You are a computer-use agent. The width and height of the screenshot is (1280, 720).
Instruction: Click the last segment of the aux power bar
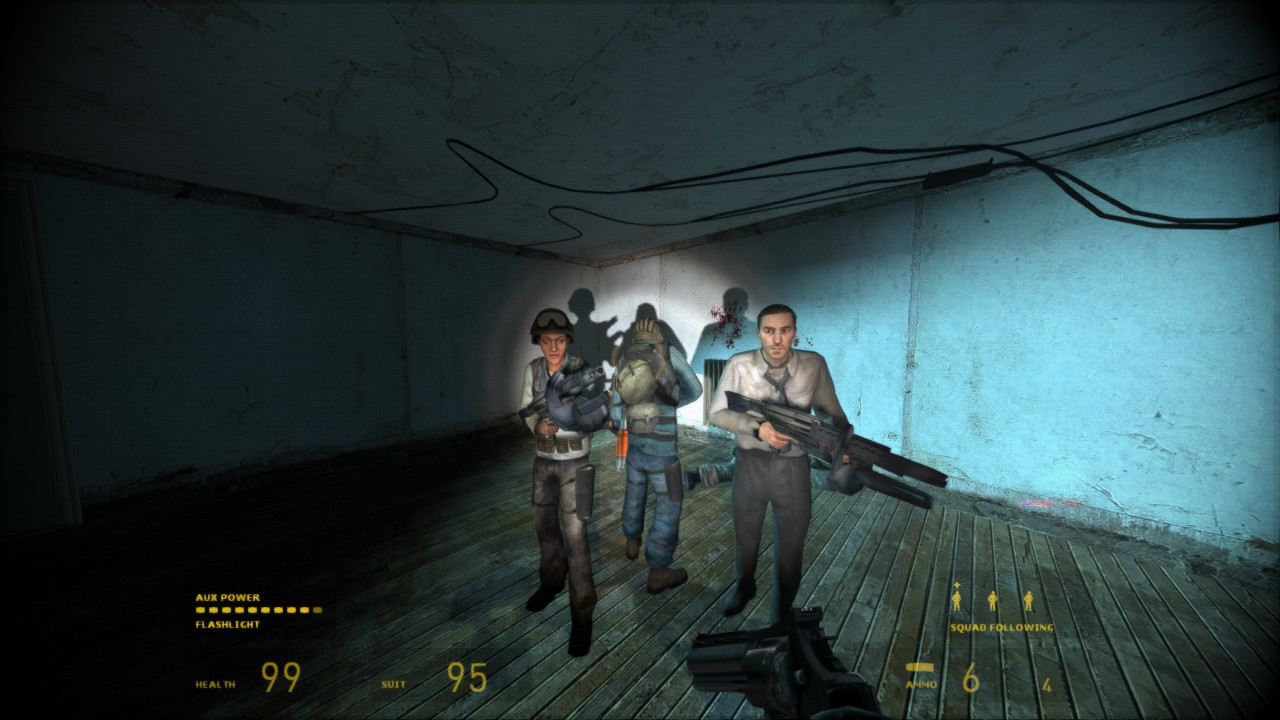316,609
